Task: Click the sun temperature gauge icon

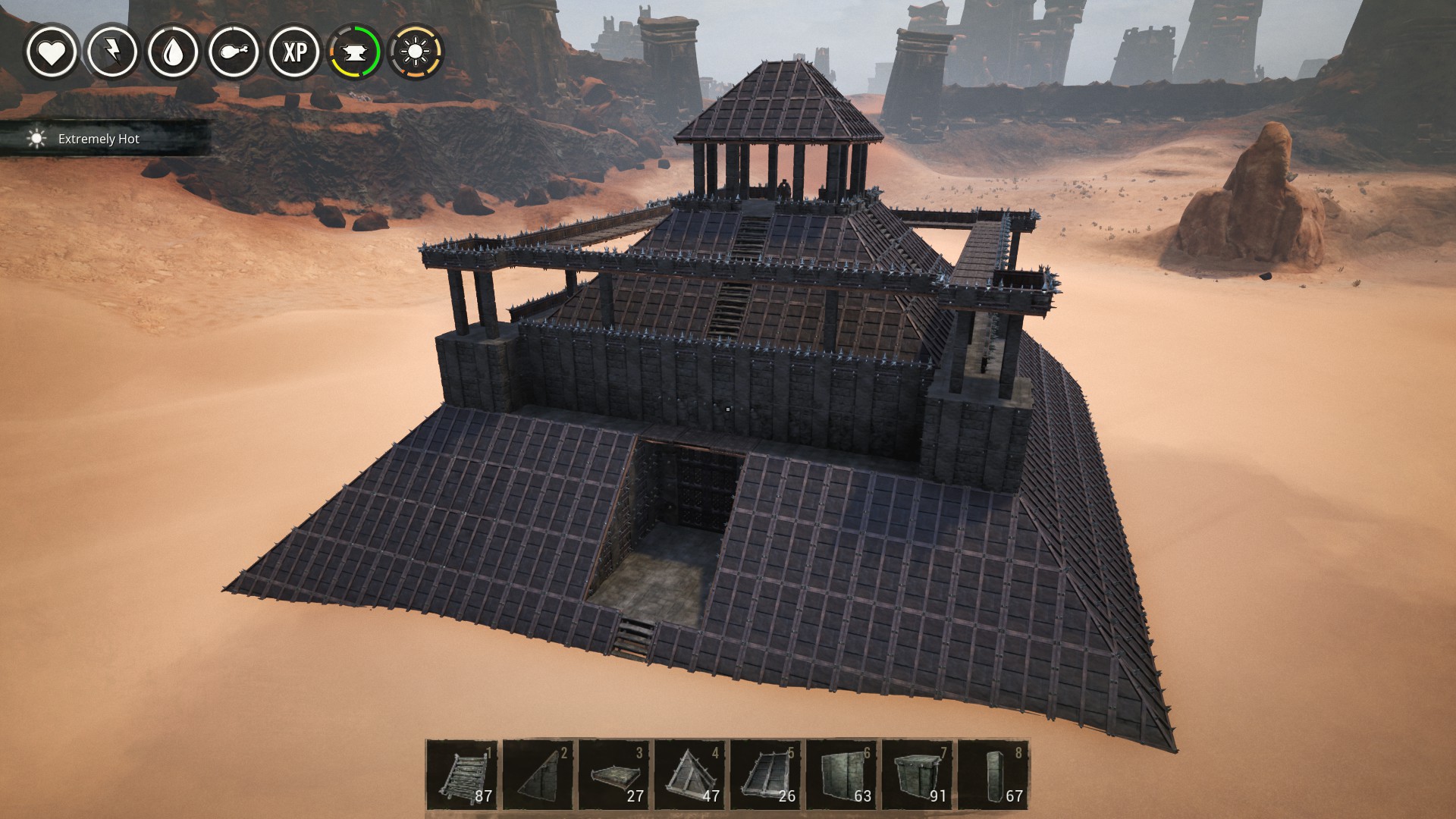Action: tap(416, 52)
